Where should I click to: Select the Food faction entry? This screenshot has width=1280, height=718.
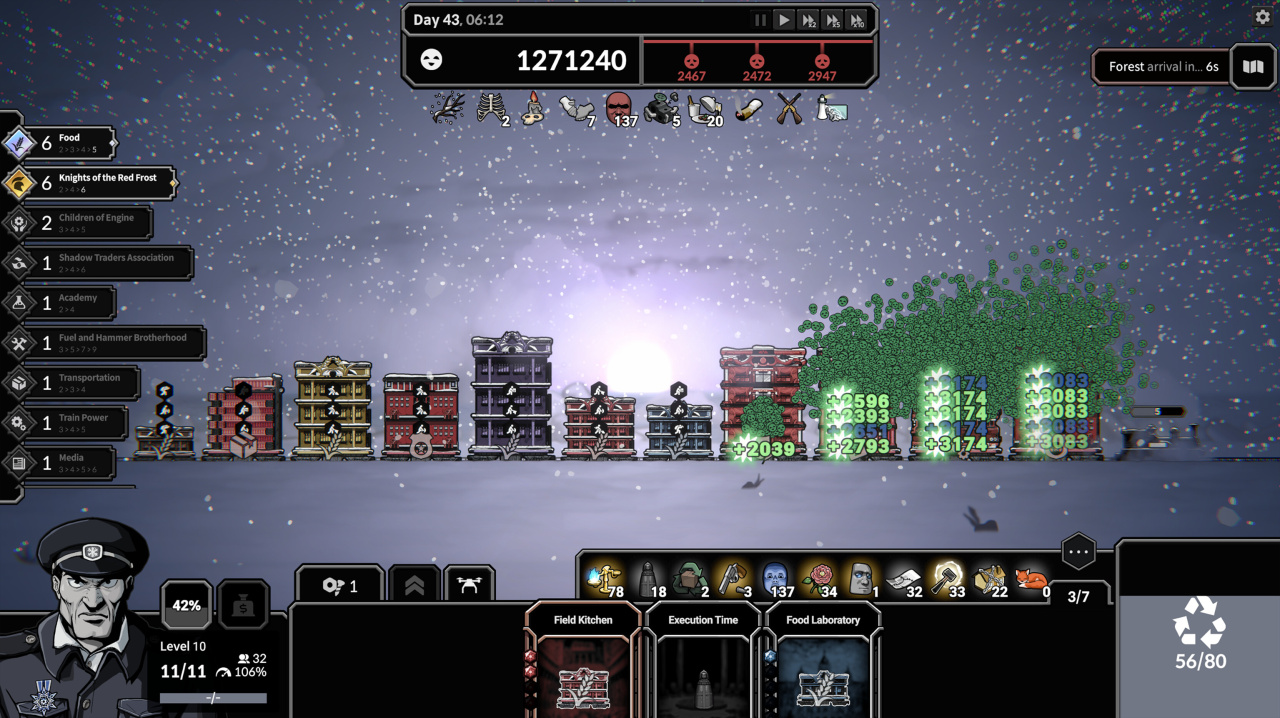pos(60,143)
